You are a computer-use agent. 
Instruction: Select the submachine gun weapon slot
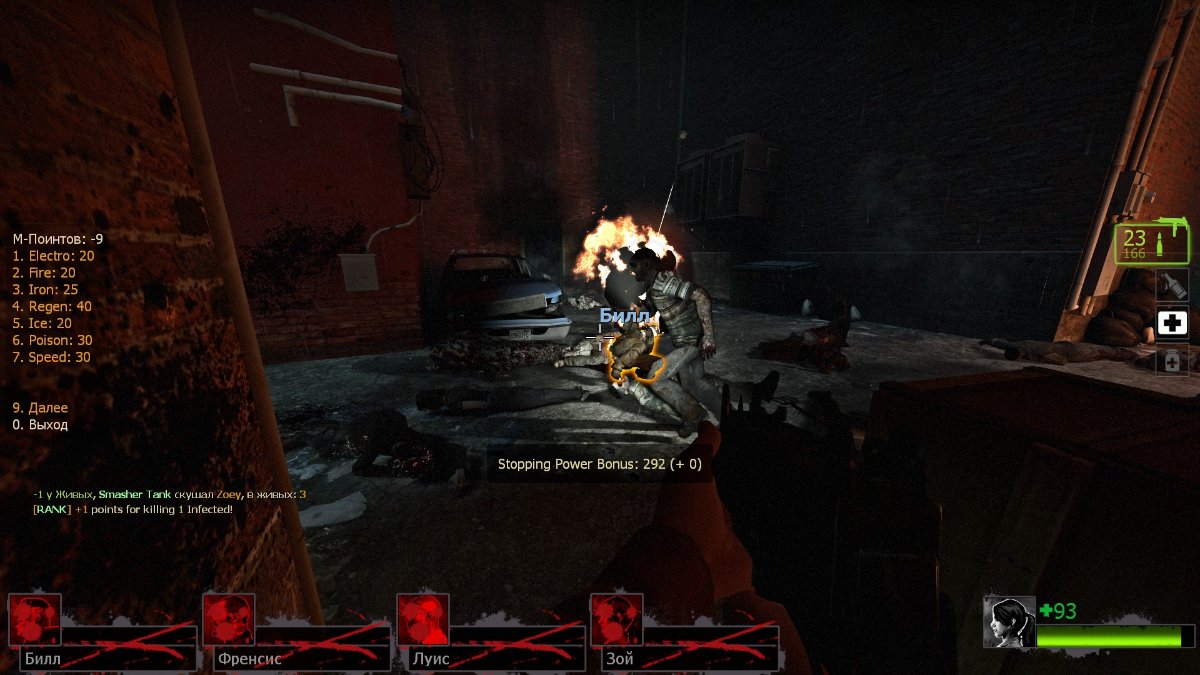[x=1152, y=244]
